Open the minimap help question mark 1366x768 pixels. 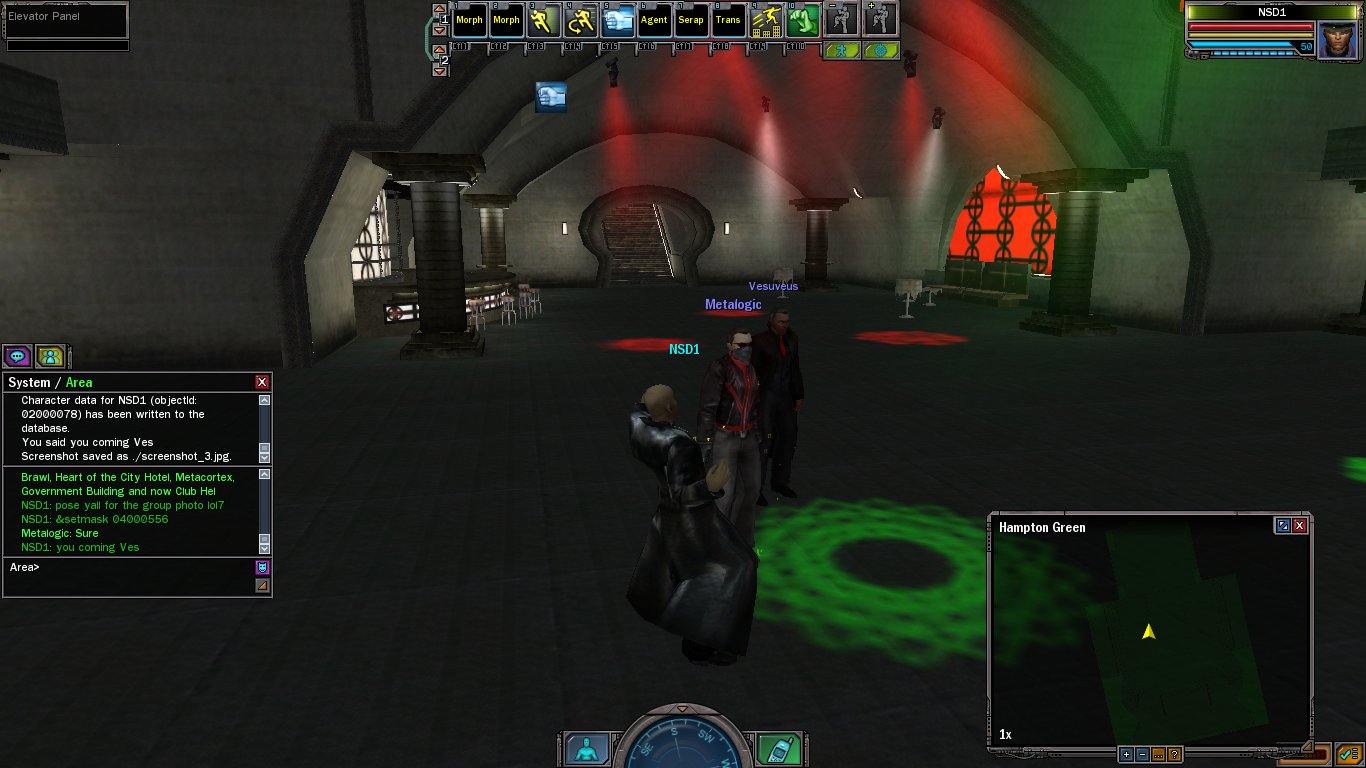1175,755
